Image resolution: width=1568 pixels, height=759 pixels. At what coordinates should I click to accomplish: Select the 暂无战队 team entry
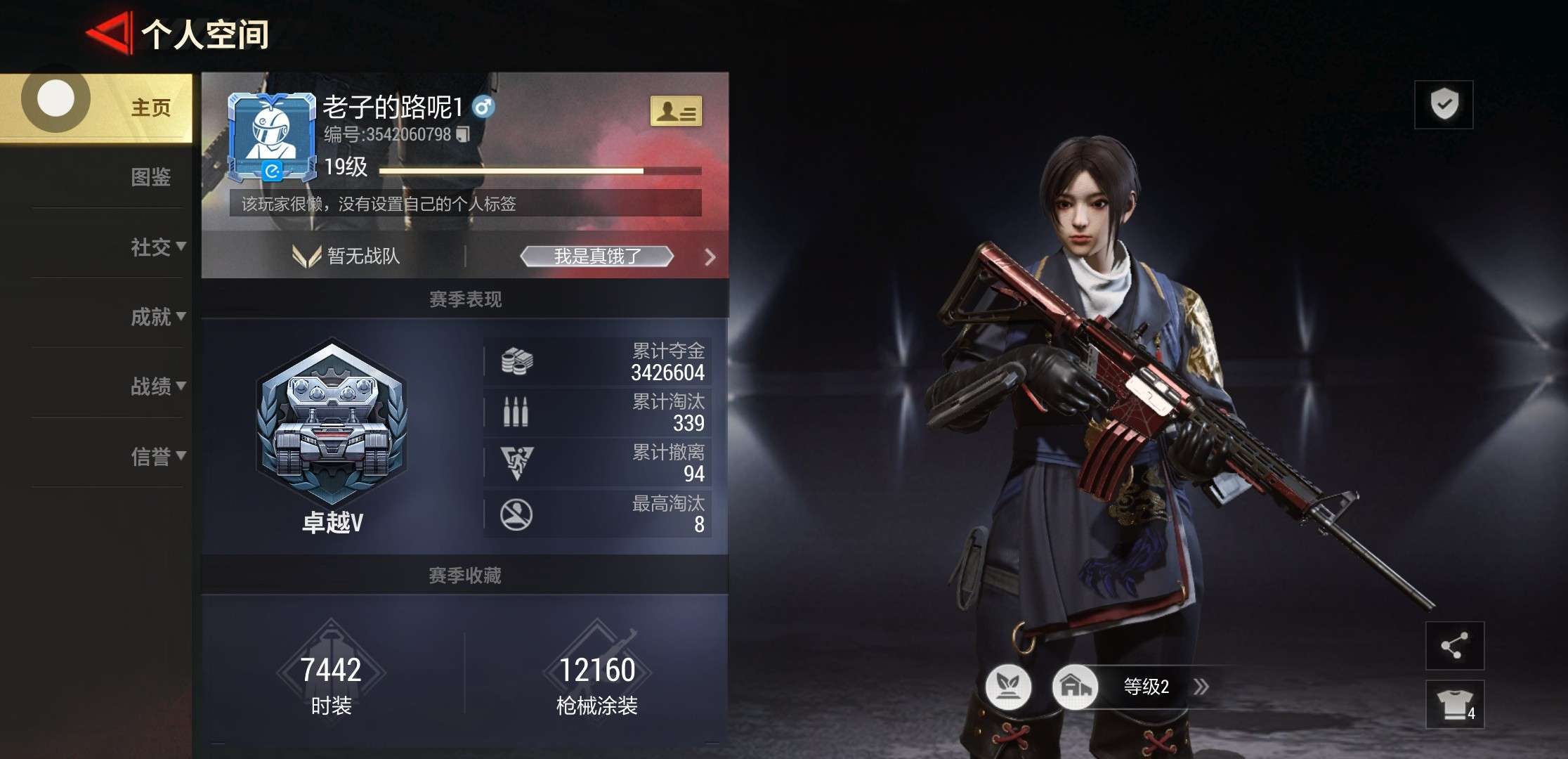point(348,256)
